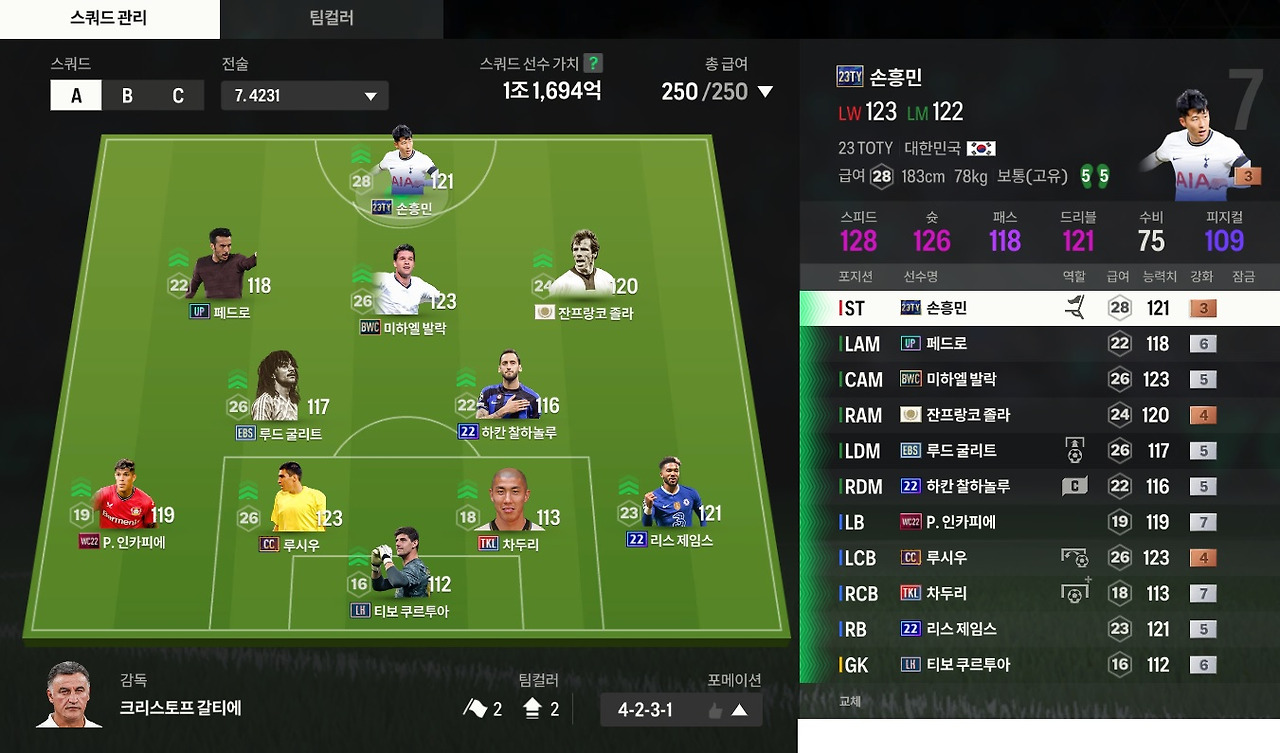
Task: Click the 교체 button at the bottom right
Action: pos(849,701)
